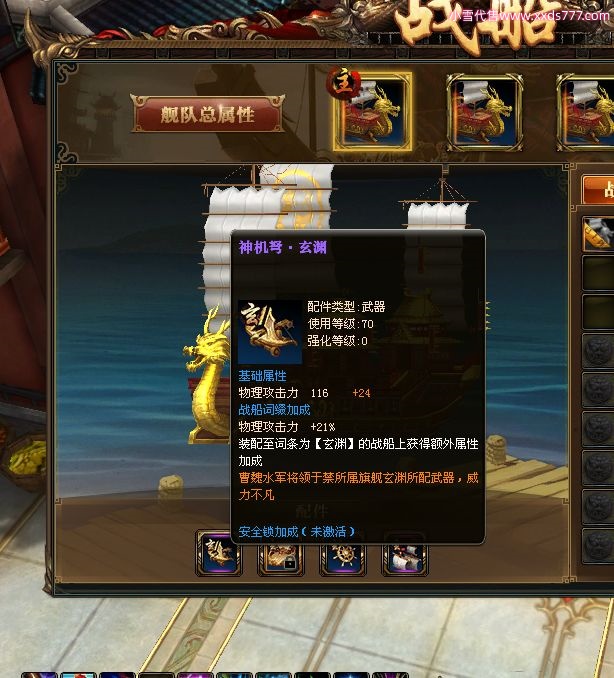The image size is (614, 678).
Task: Select the top item in the right-side list
Action: (x=599, y=234)
